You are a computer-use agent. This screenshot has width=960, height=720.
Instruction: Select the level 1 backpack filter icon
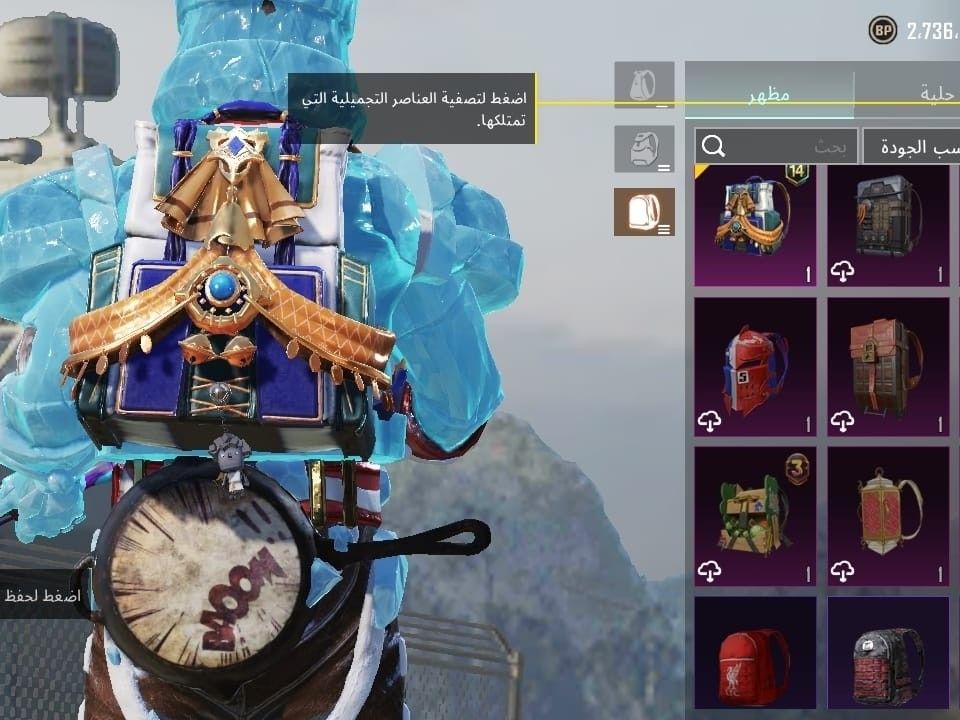[x=643, y=86]
